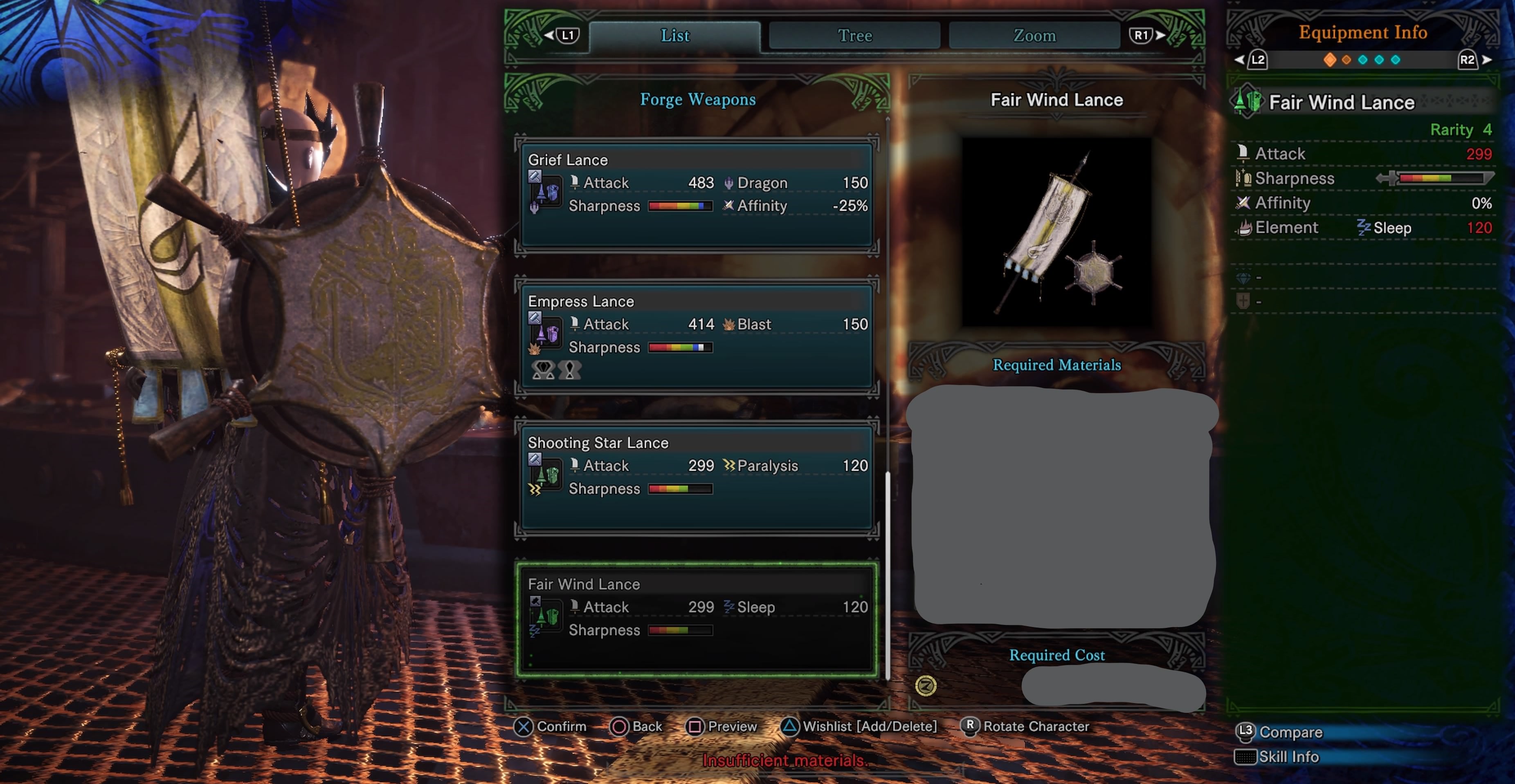
Task: Open the Tree tab
Action: (x=854, y=36)
